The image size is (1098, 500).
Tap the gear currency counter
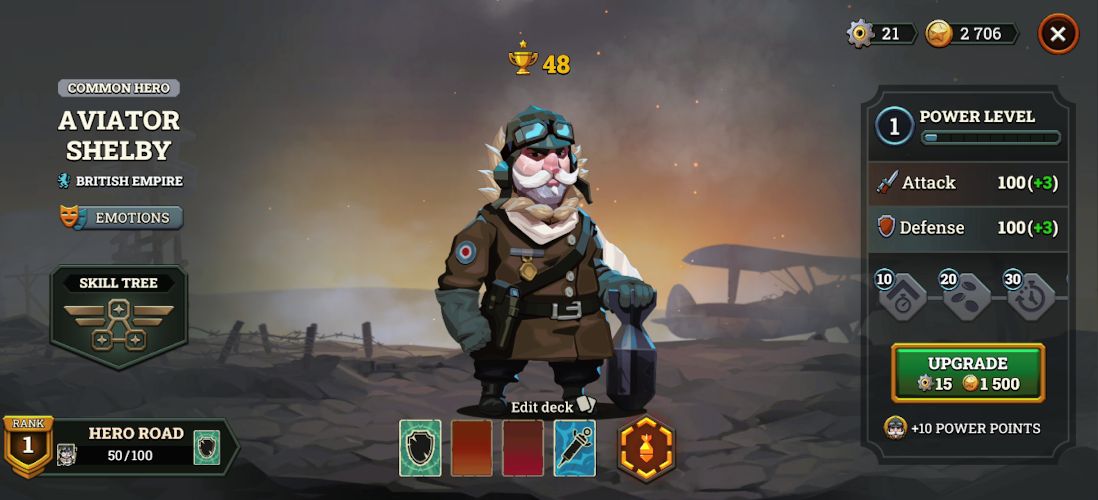[x=881, y=34]
